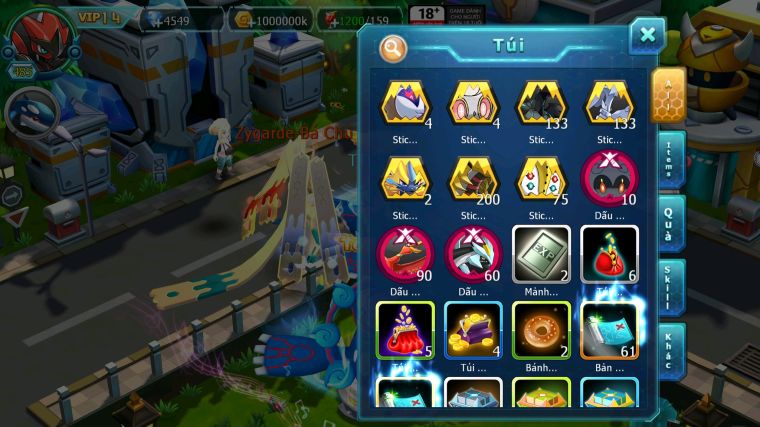Switch to the Items tab
This screenshot has width=760, height=427.
coord(669,159)
